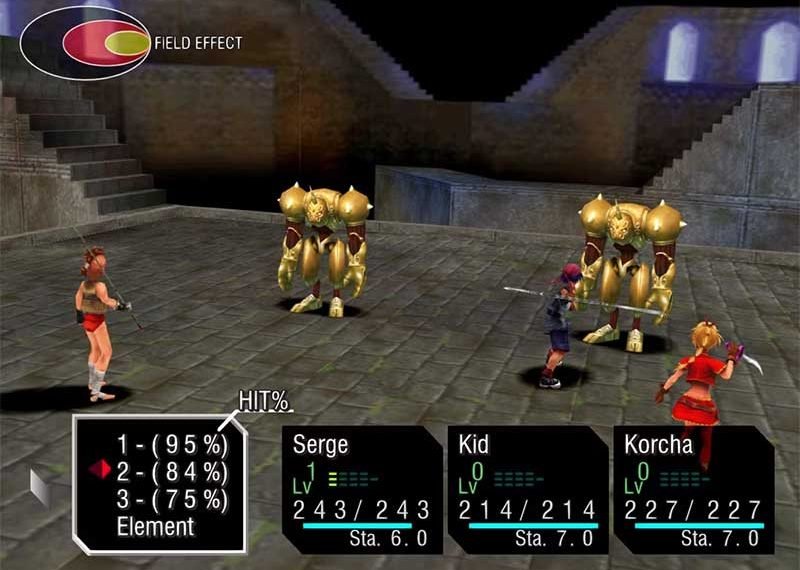Select Serge's status panel
The image size is (800, 570).
tap(359, 490)
